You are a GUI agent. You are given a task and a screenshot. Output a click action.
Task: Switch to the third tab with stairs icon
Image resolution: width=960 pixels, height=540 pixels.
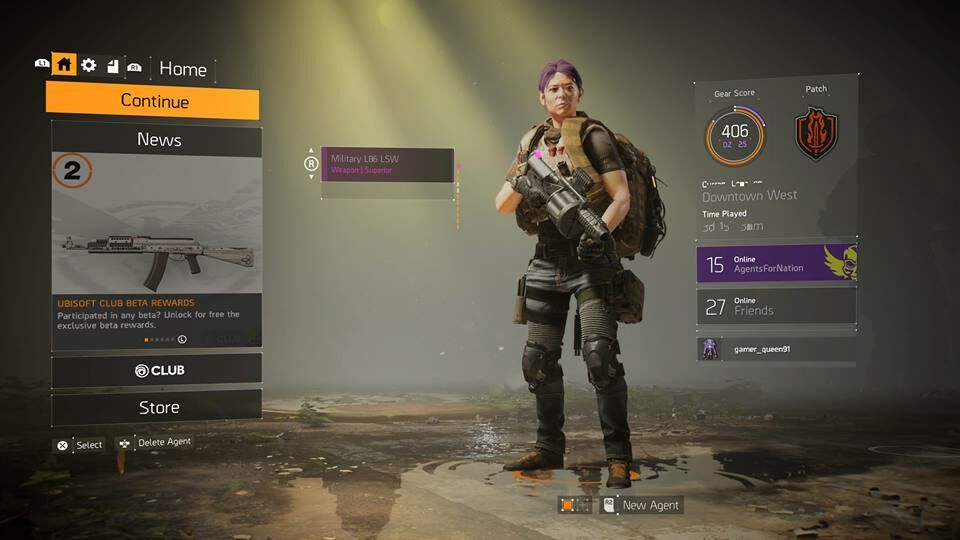pyautogui.click(x=112, y=65)
